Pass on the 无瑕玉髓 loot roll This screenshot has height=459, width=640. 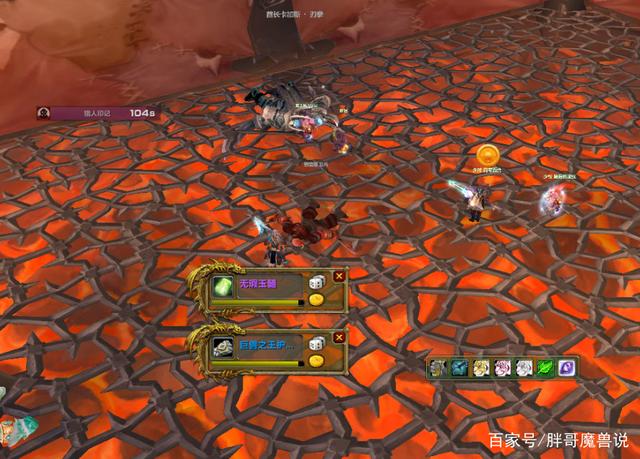tap(339, 276)
